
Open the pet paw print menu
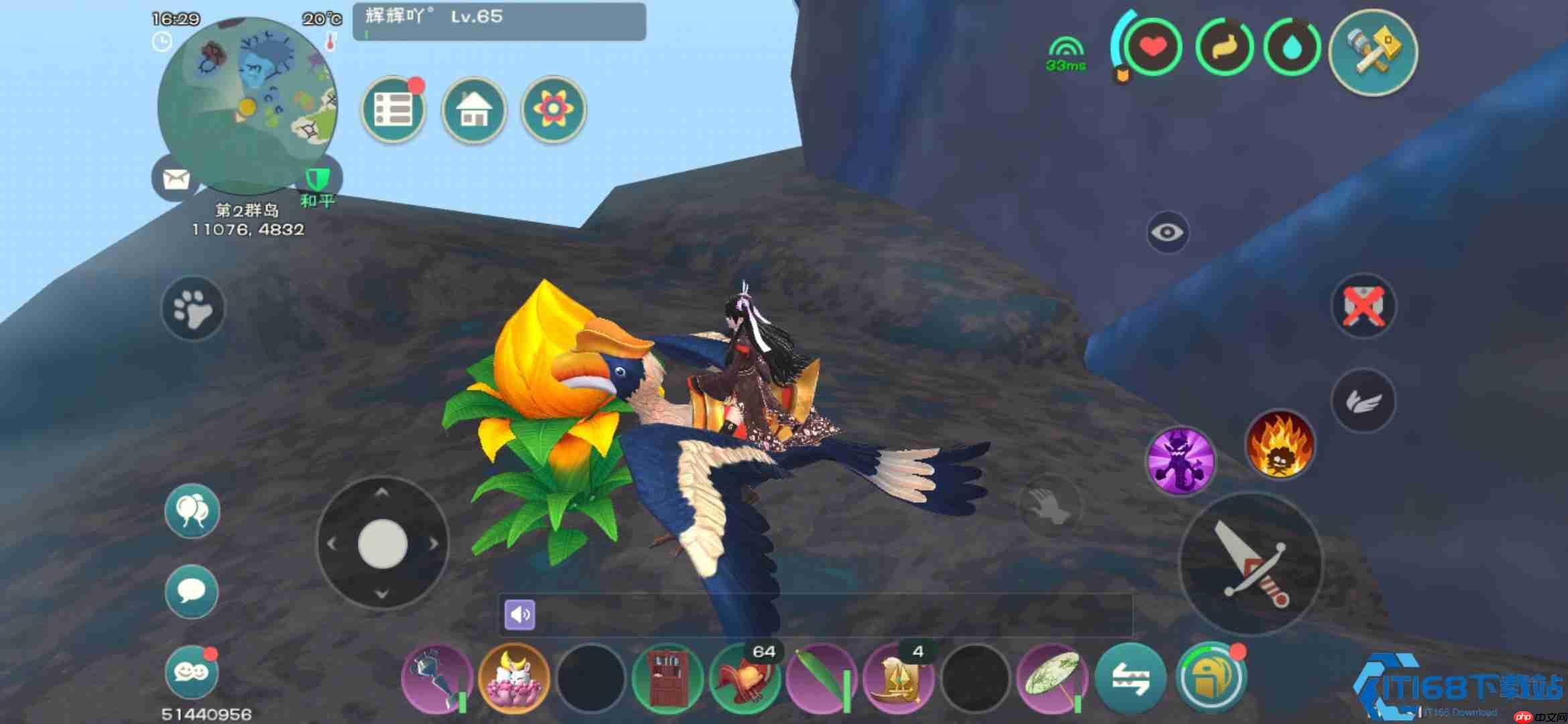click(x=193, y=309)
